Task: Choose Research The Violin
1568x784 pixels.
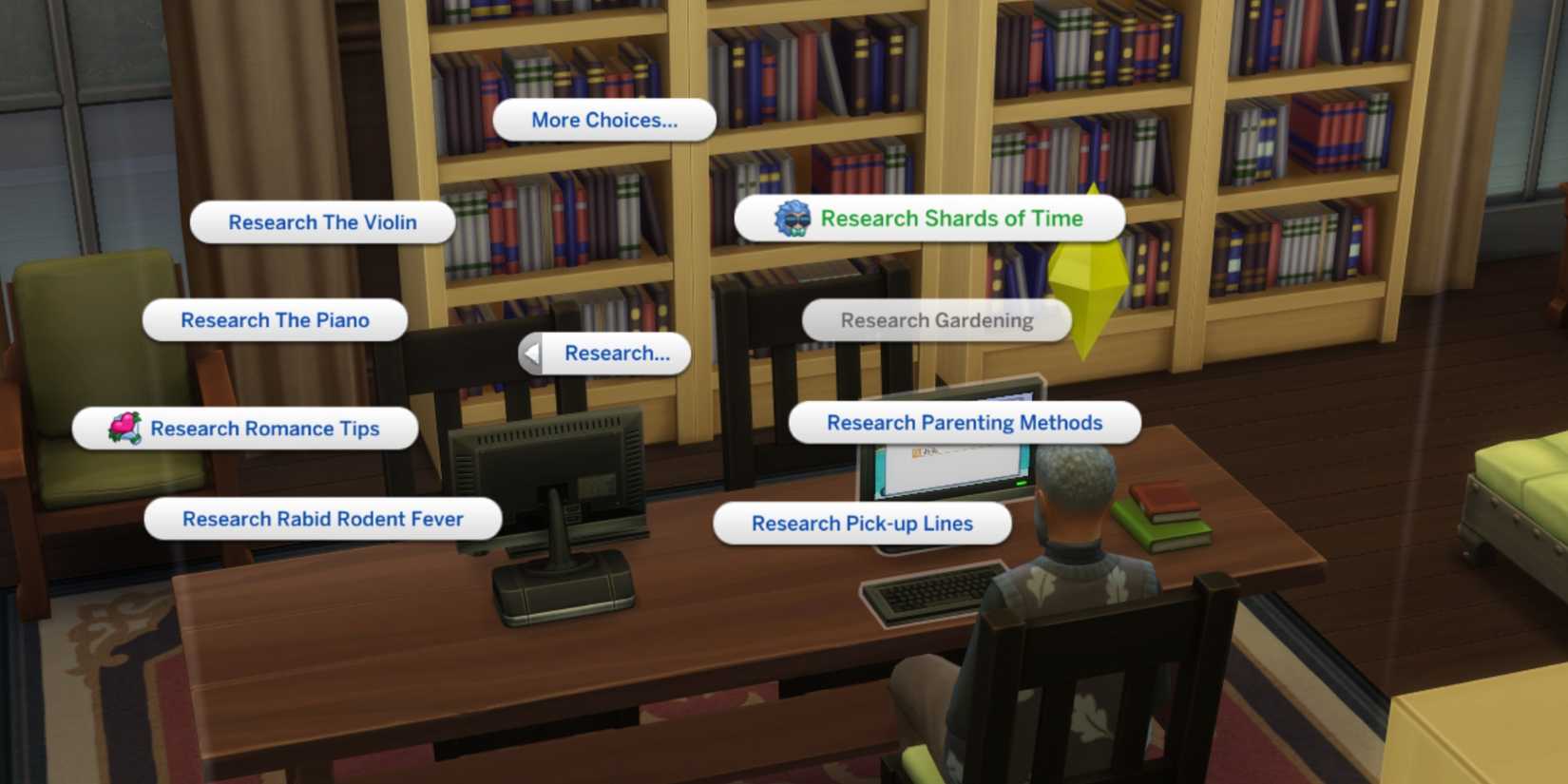Action: click(x=321, y=221)
